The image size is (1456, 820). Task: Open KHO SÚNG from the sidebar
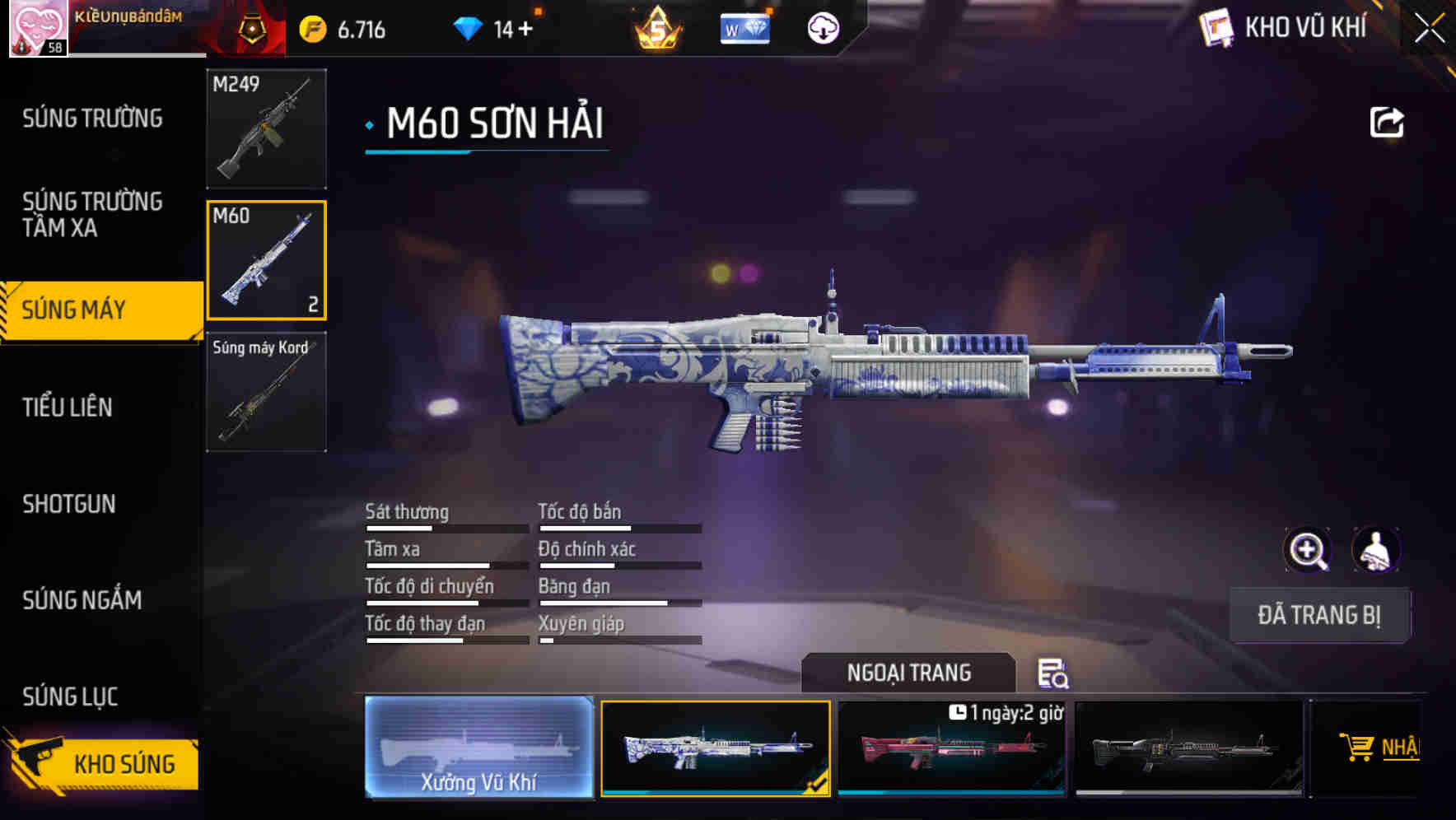120,763
